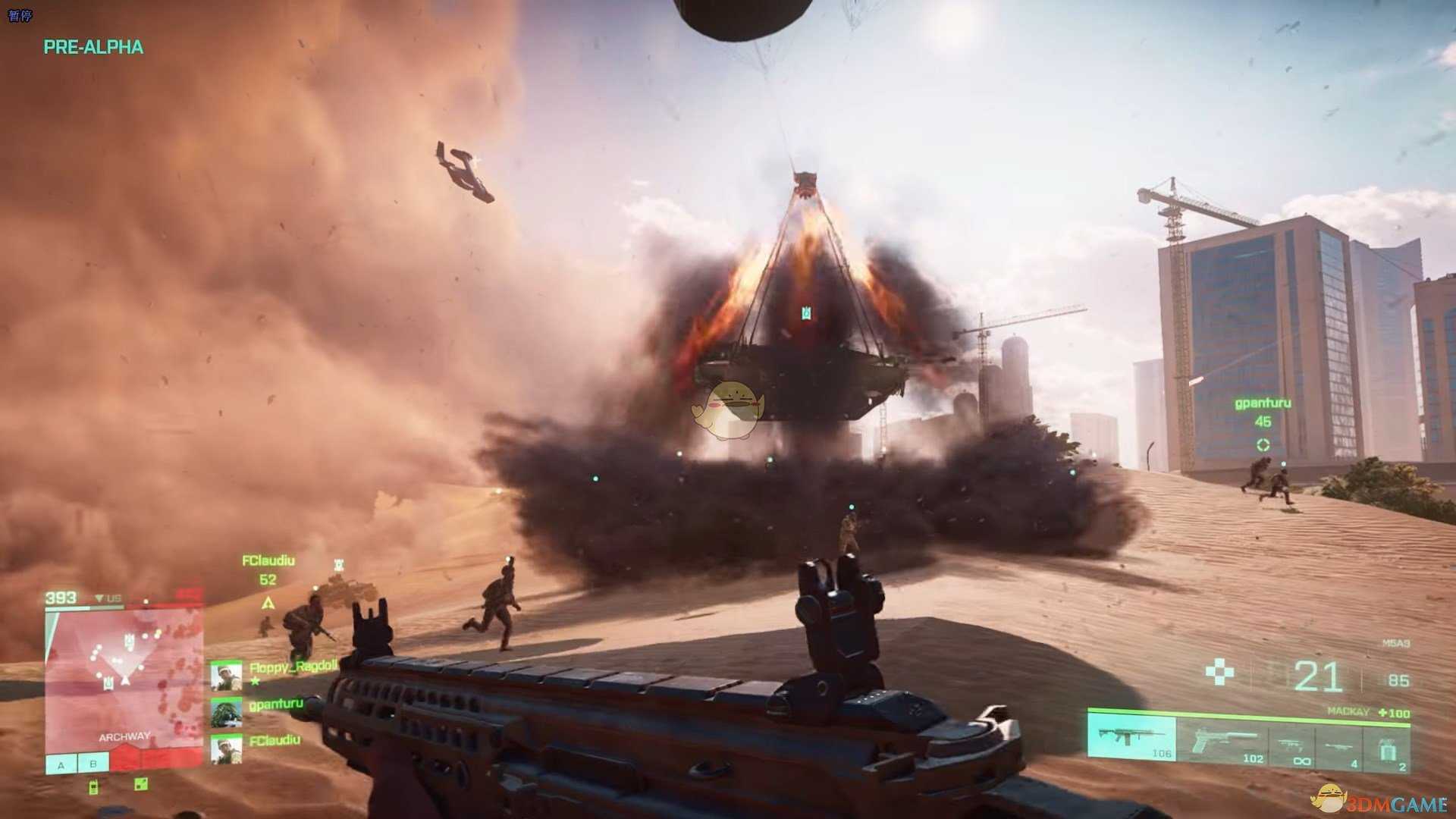Click Floppy_Ragdoll's squad portrait
Image resolution: width=1456 pixels, height=819 pixels.
226,676
